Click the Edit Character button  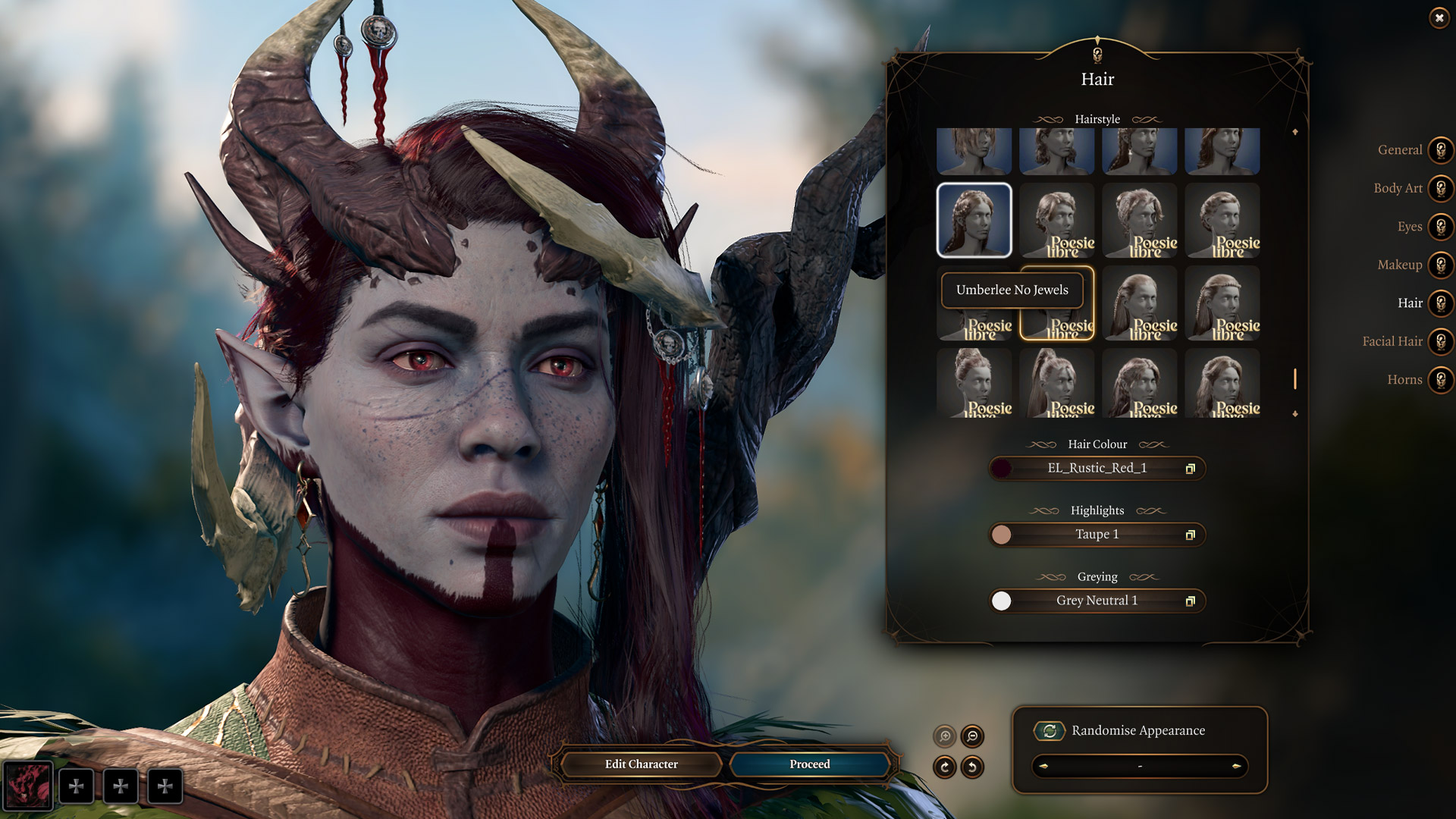(641, 764)
